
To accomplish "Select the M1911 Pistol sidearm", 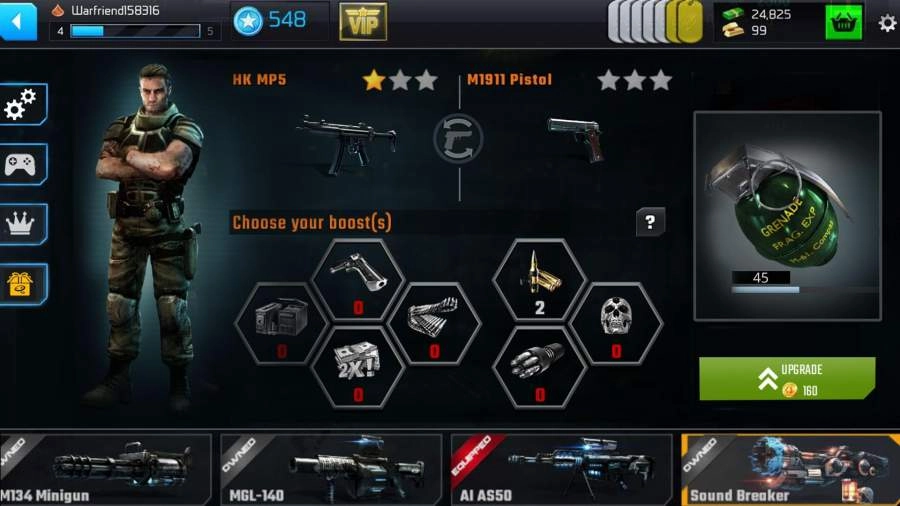I will tap(577, 138).
